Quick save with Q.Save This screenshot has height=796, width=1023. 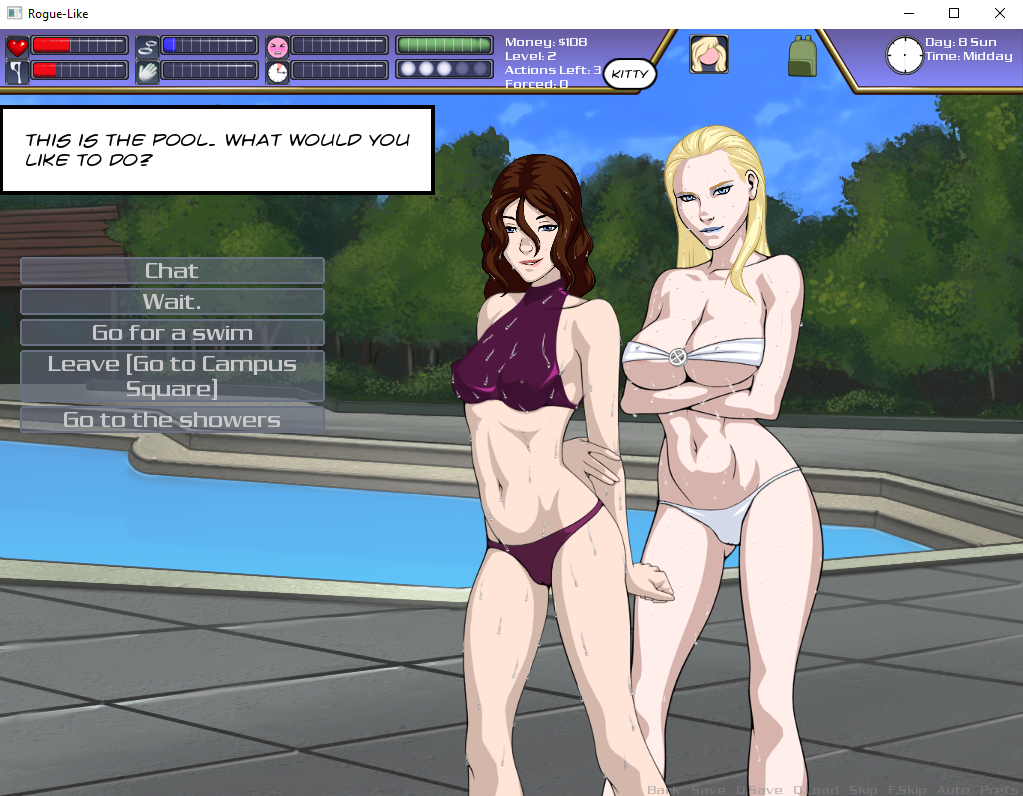[759, 790]
